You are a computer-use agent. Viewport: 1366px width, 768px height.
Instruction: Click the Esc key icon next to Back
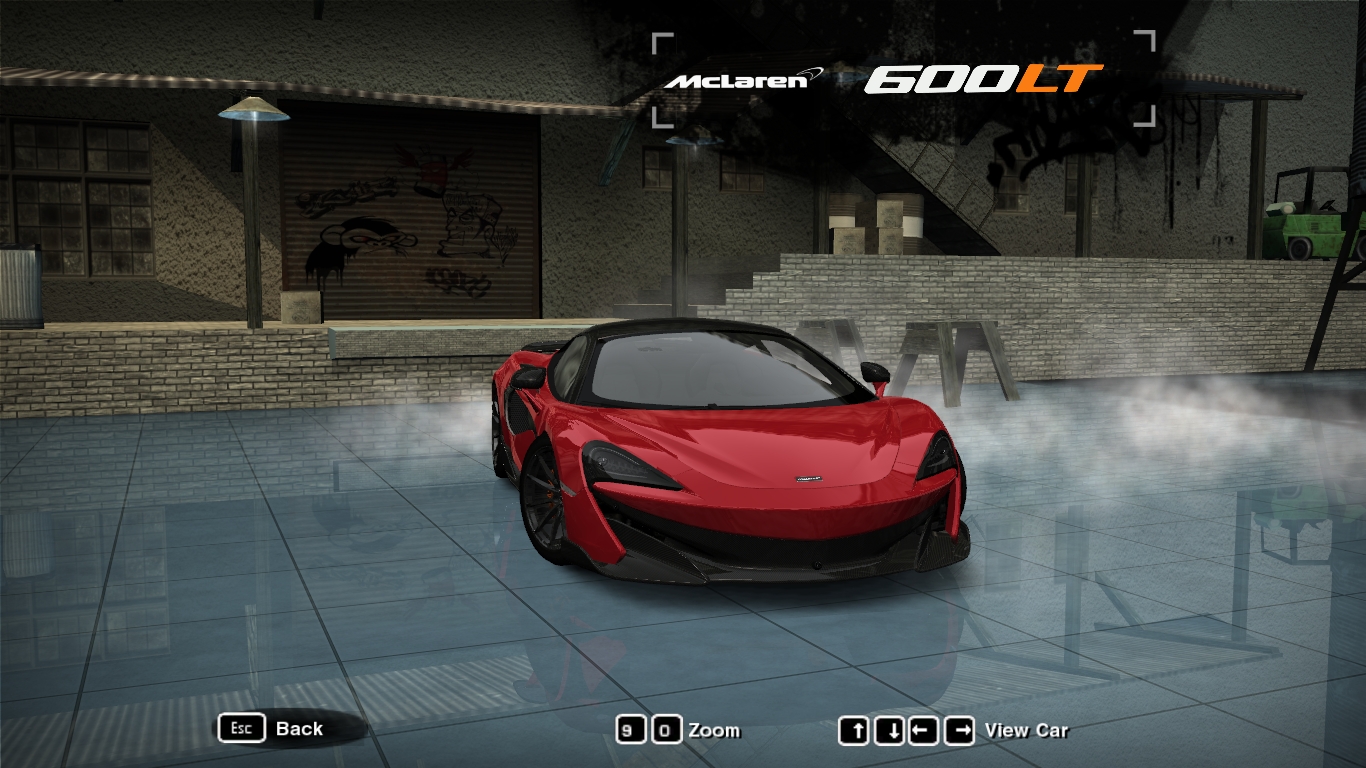click(240, 728)
